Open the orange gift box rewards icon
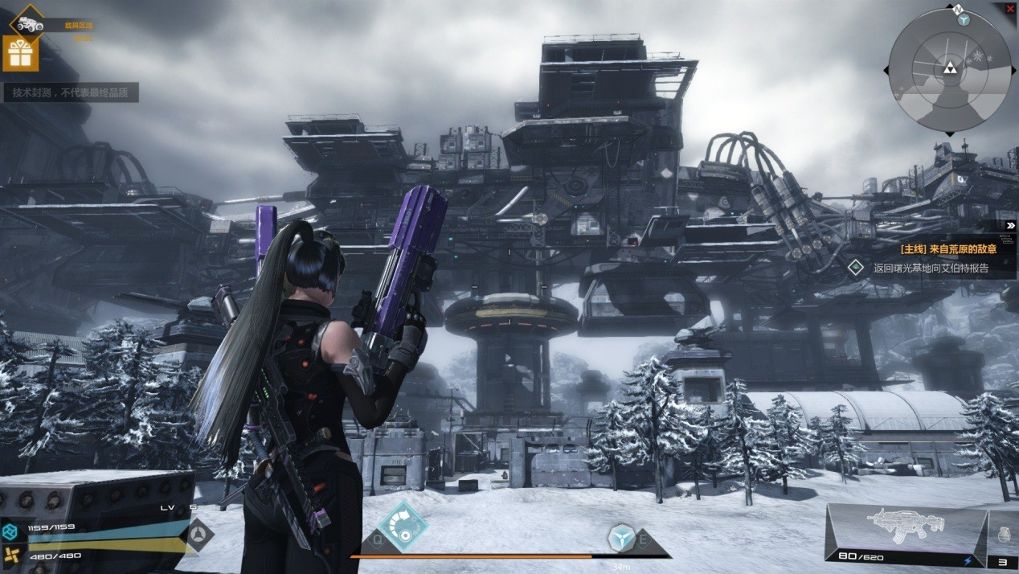Viewport: 1019px width, 574px height. pos(20,52)
